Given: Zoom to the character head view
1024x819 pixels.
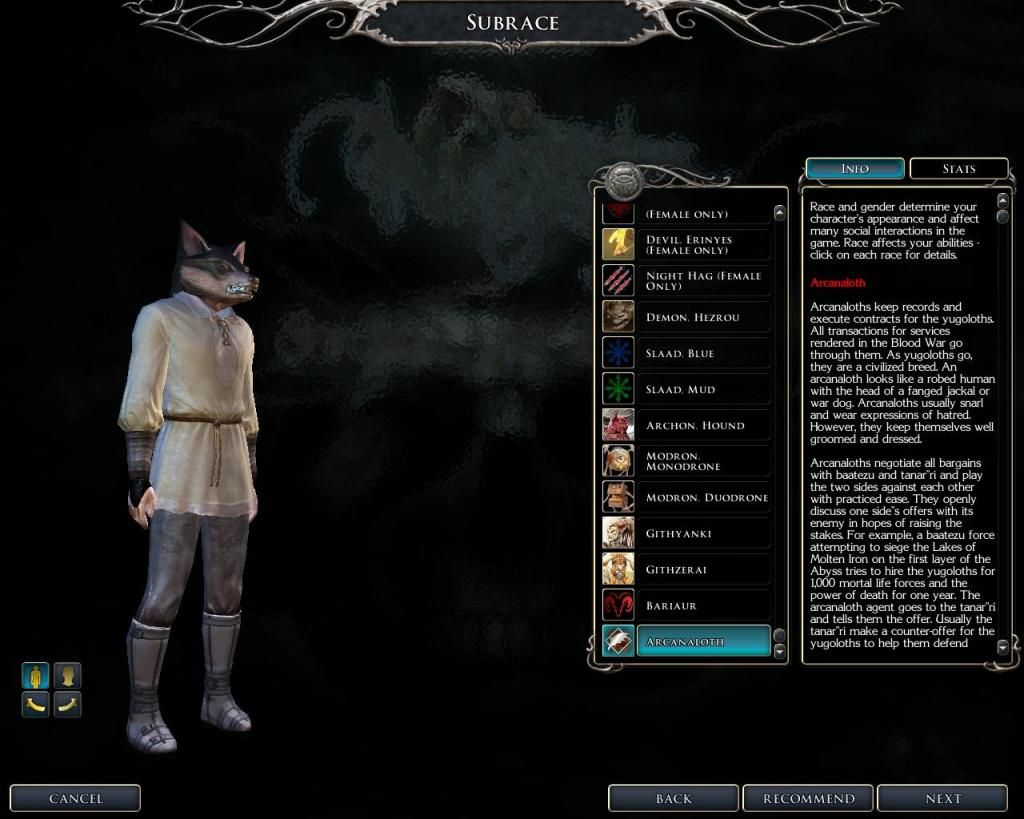Looking at the screenshot, I should pyautogui.click(x=67, y=676).
